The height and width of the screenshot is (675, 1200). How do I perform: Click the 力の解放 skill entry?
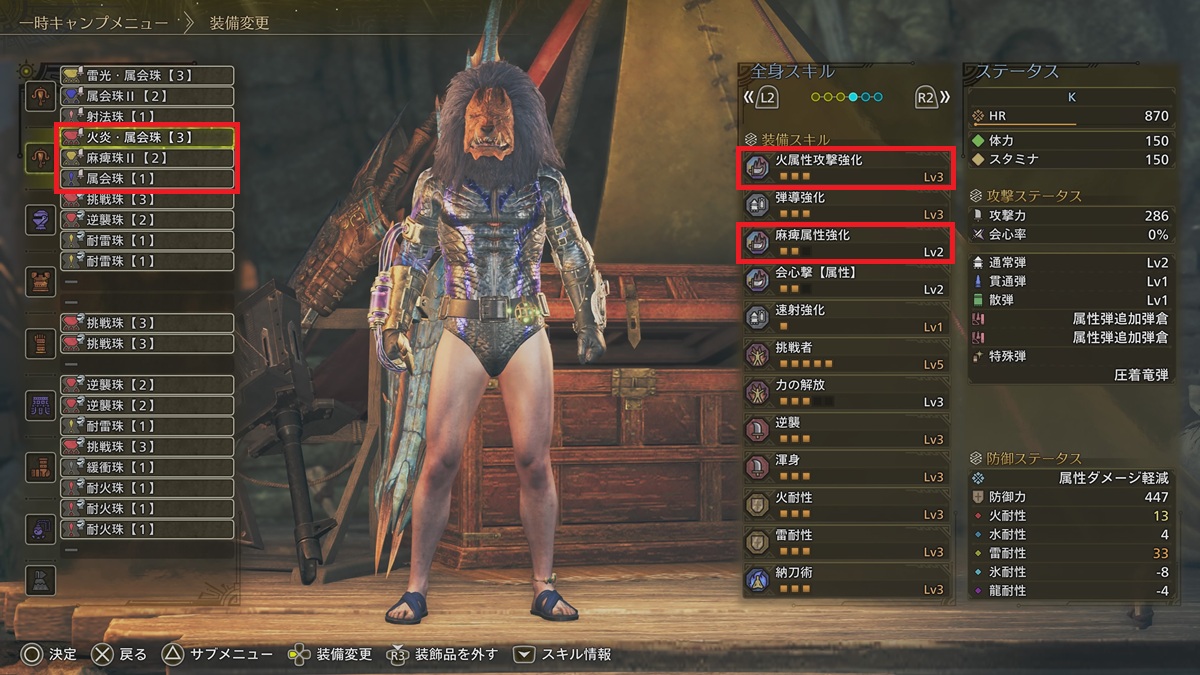coord(845,393)
